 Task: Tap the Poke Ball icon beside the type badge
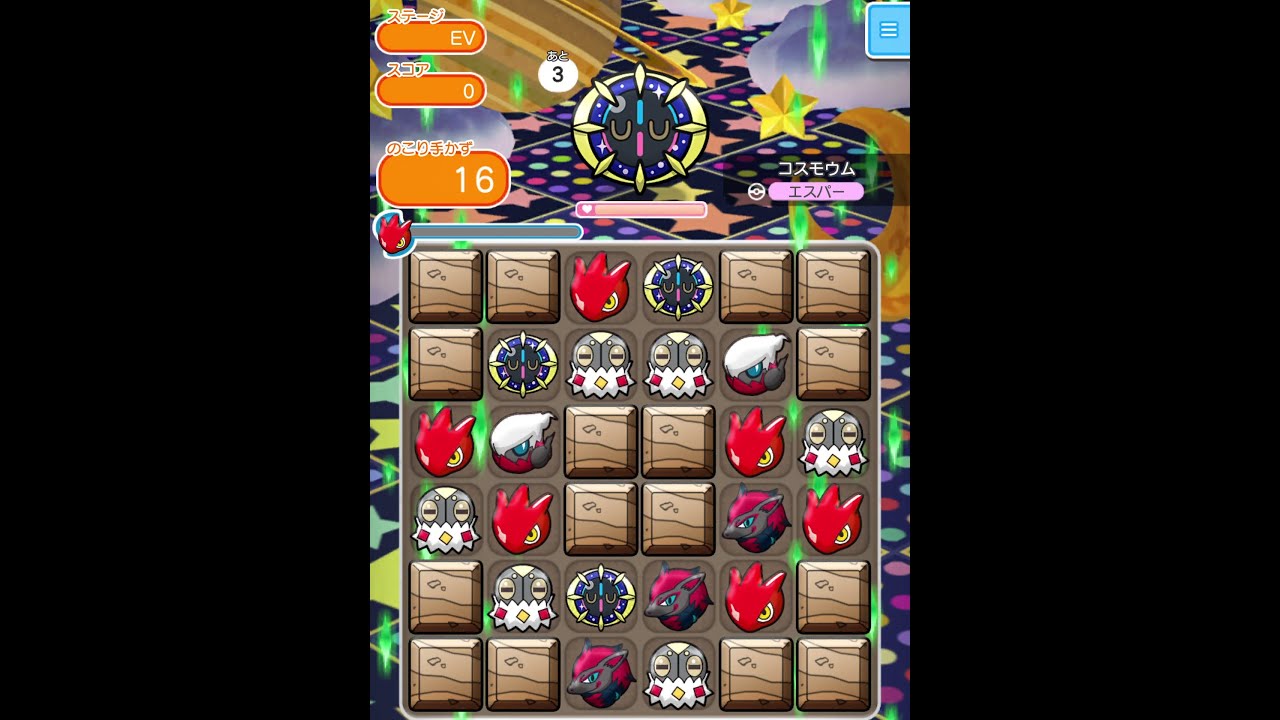pyautogui.click(x=757, y=190)
